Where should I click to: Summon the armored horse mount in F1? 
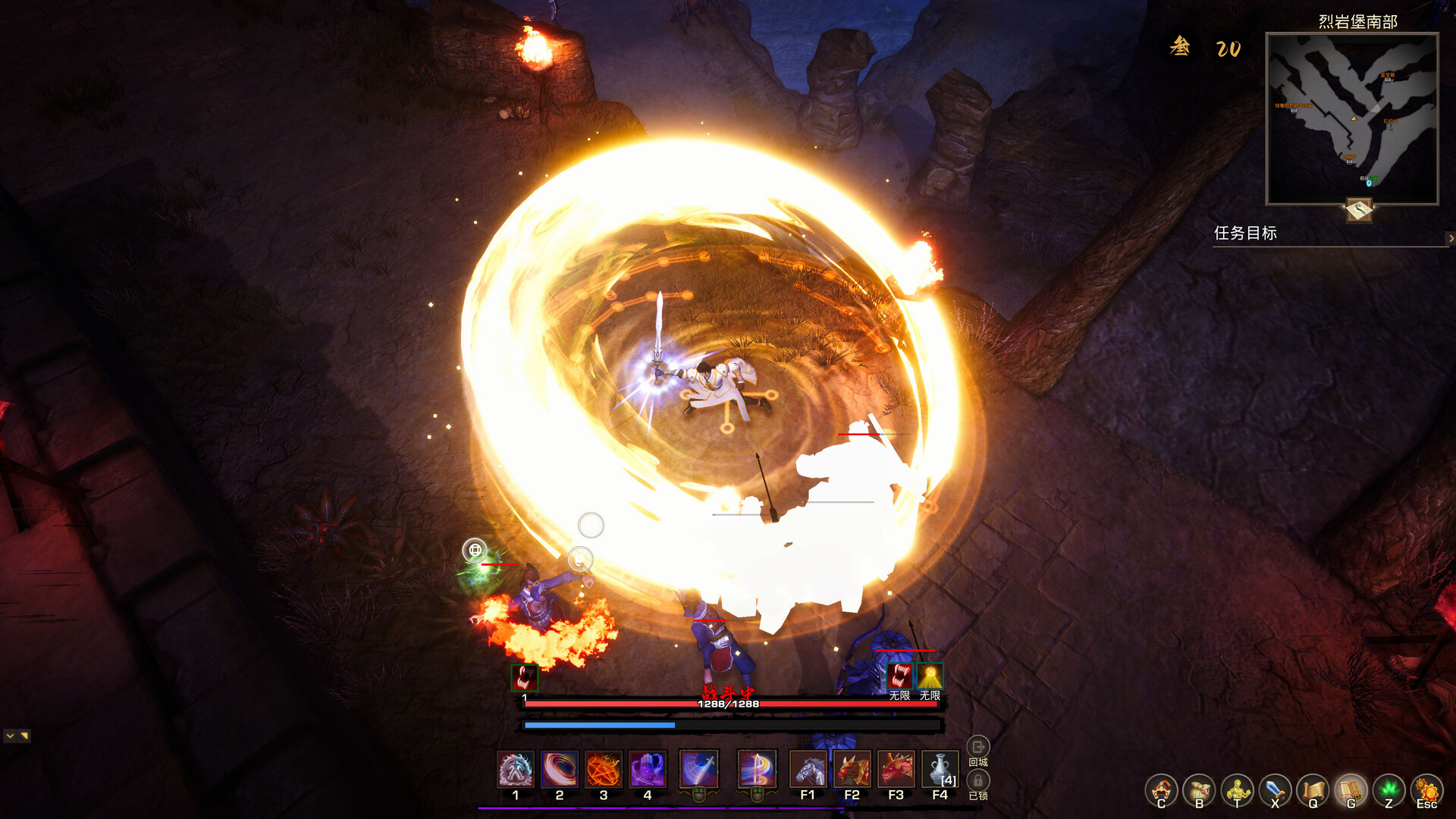pos(808,770)
